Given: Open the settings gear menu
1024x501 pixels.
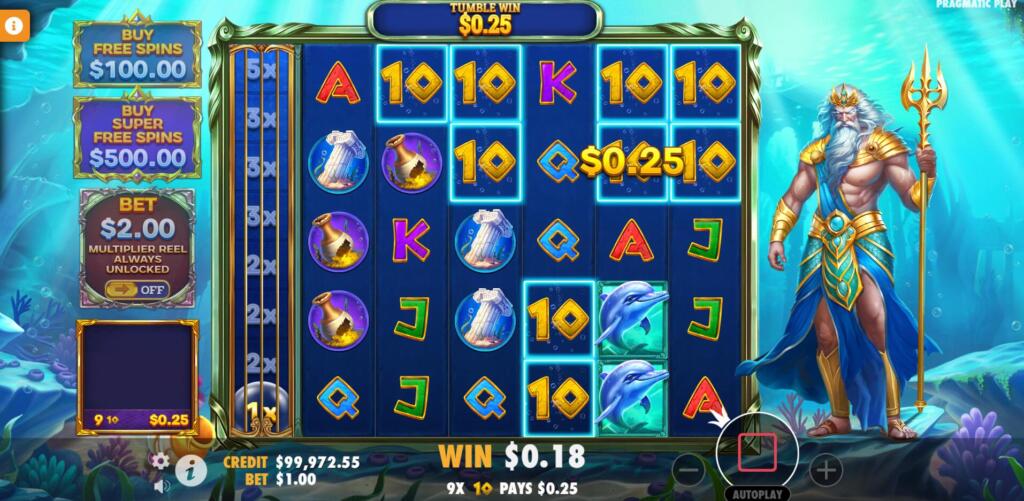Looking at the screenshot, I should point(160,461).
